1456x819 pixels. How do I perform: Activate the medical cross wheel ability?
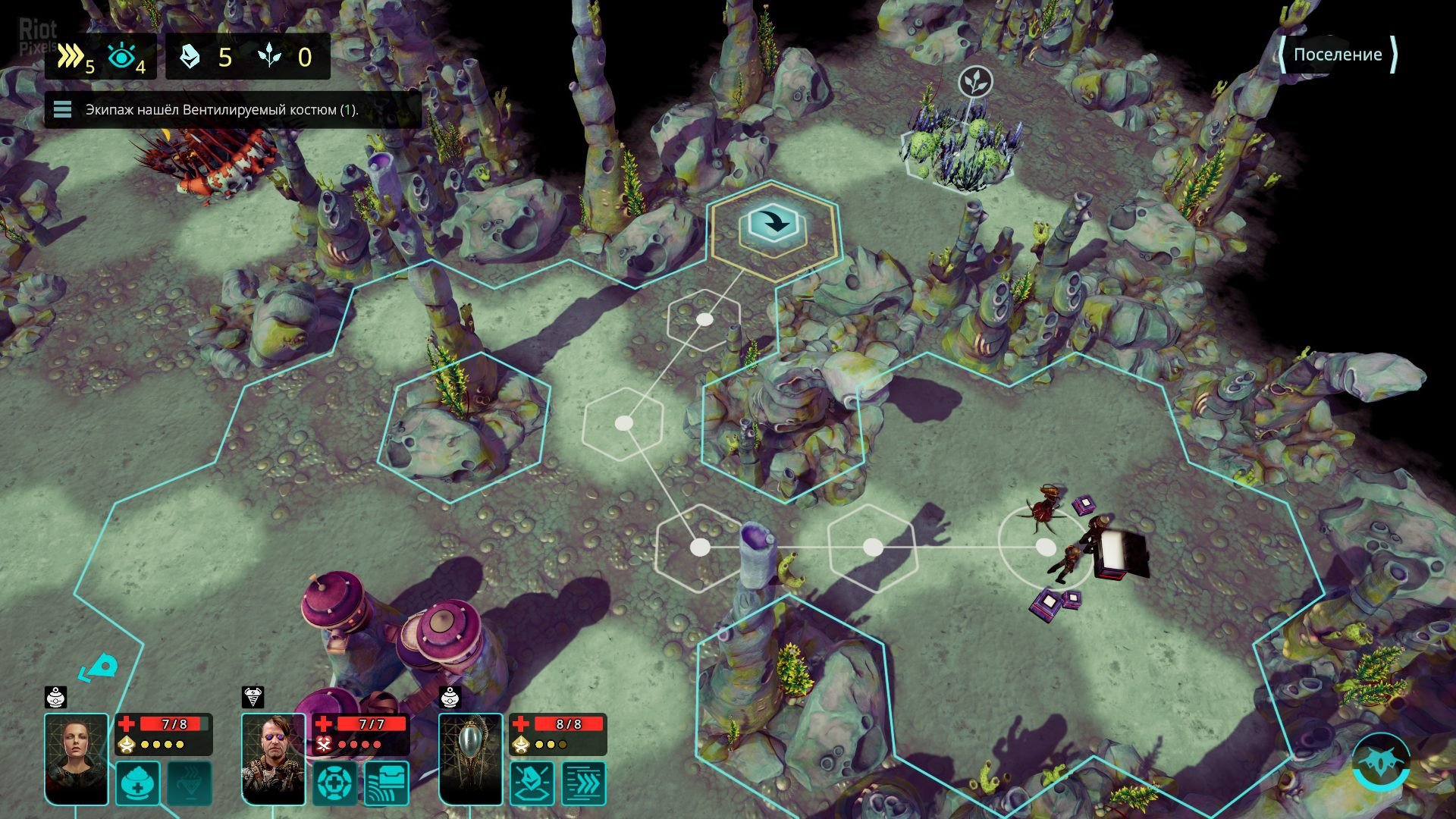(335, 783)
